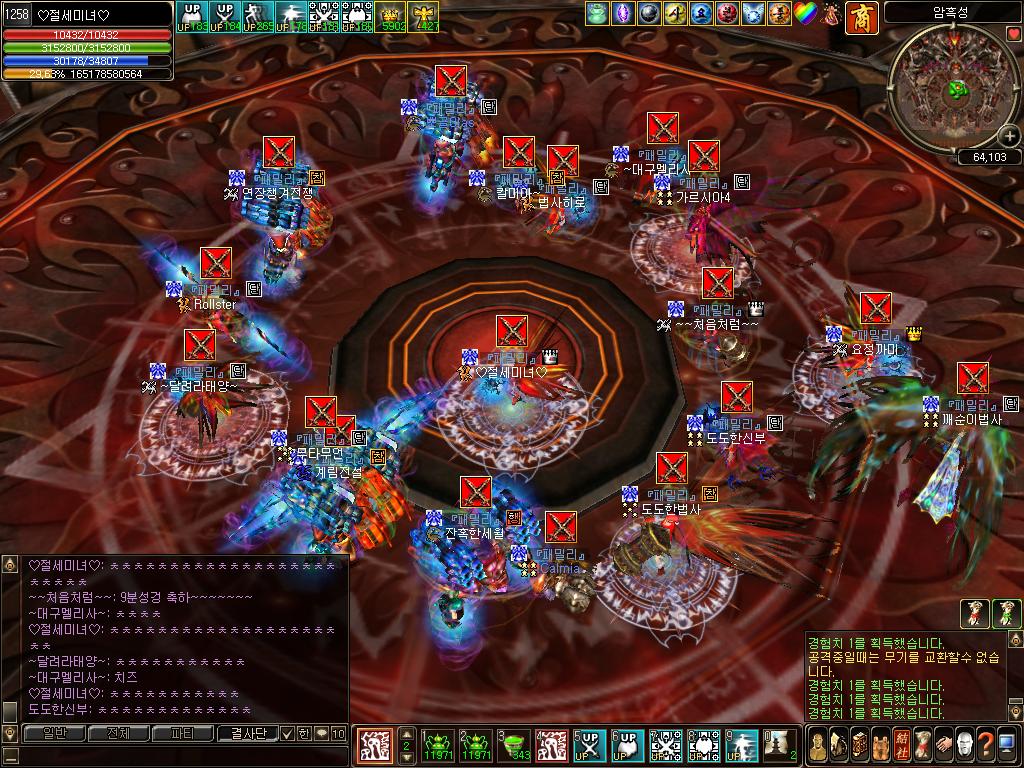Toggle the chat checkbox beside 결사단

pyautogui.click(x=288, y=733)
